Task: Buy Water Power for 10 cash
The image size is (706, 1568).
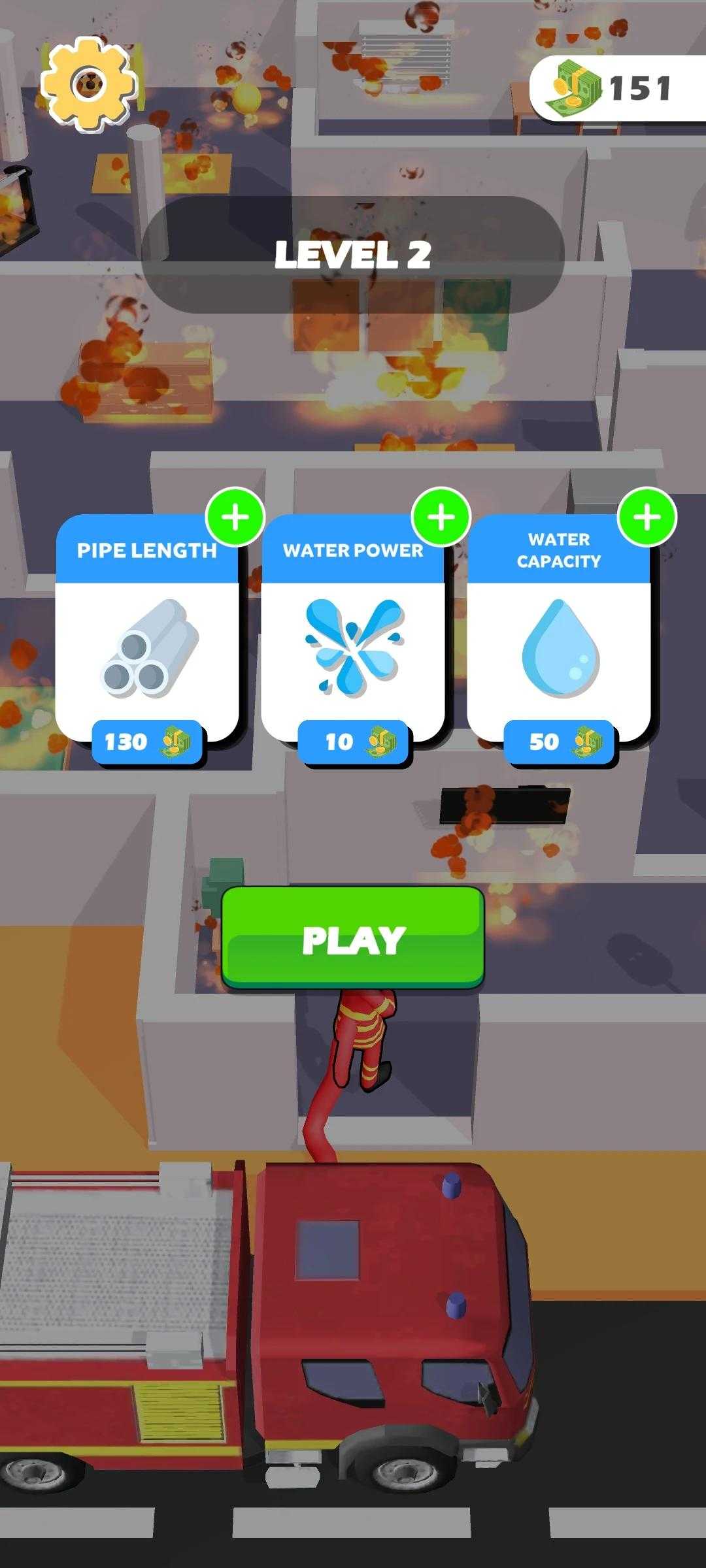Action: tap(353, 742)
